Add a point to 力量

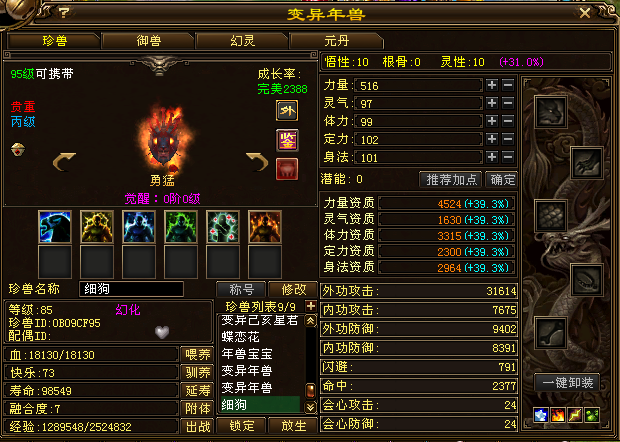pos(491,86)
